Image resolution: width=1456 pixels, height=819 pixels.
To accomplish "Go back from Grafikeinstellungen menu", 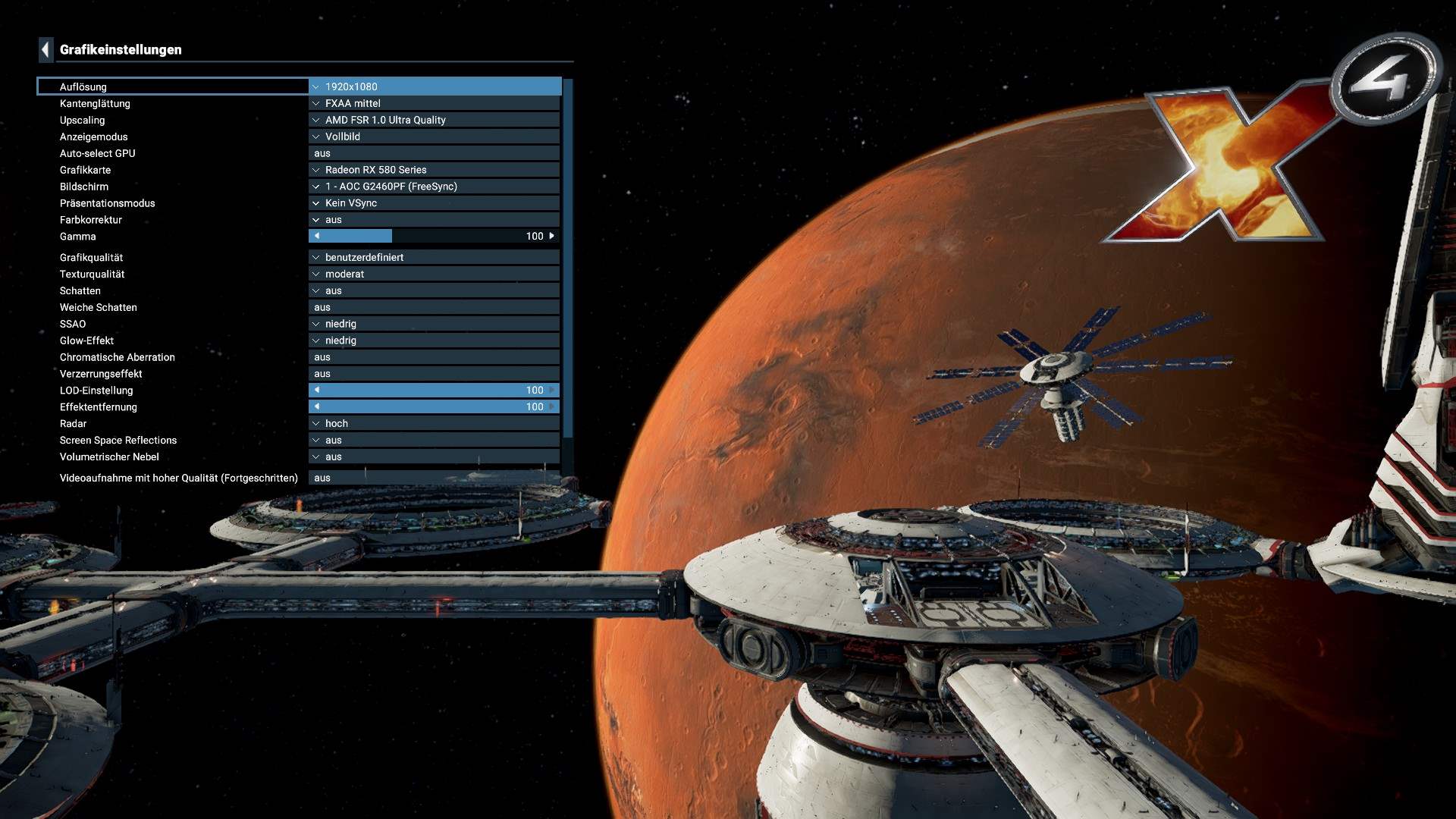I will click(x=45, y=50).
